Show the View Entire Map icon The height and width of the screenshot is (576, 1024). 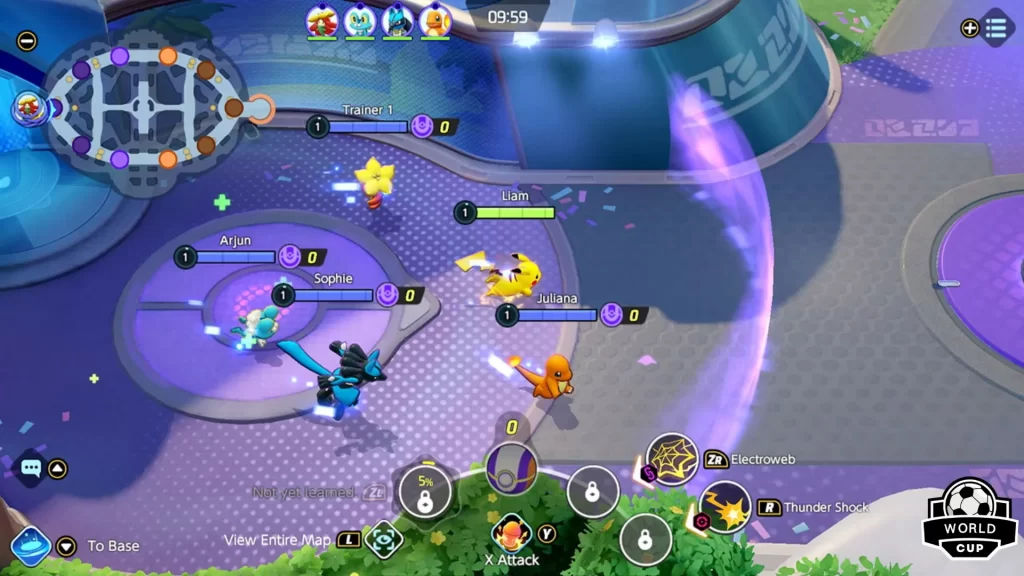click(382, 540)
